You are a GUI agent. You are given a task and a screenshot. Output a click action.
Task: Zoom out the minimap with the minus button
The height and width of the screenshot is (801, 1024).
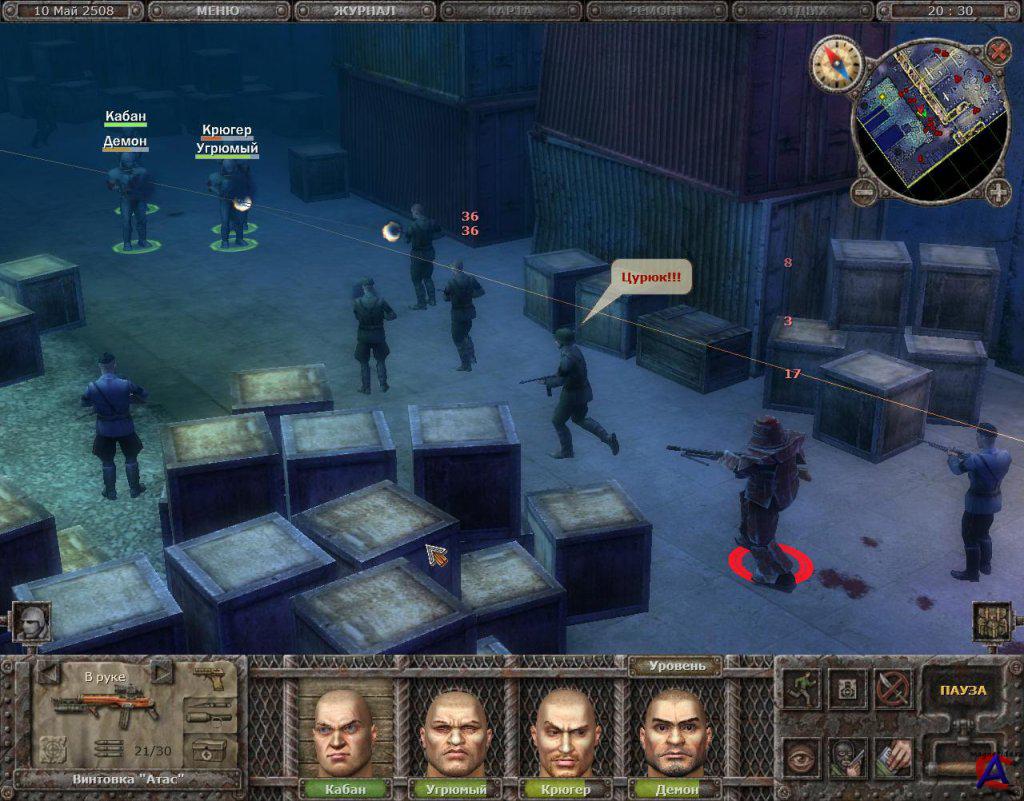[x=862, y=189]
